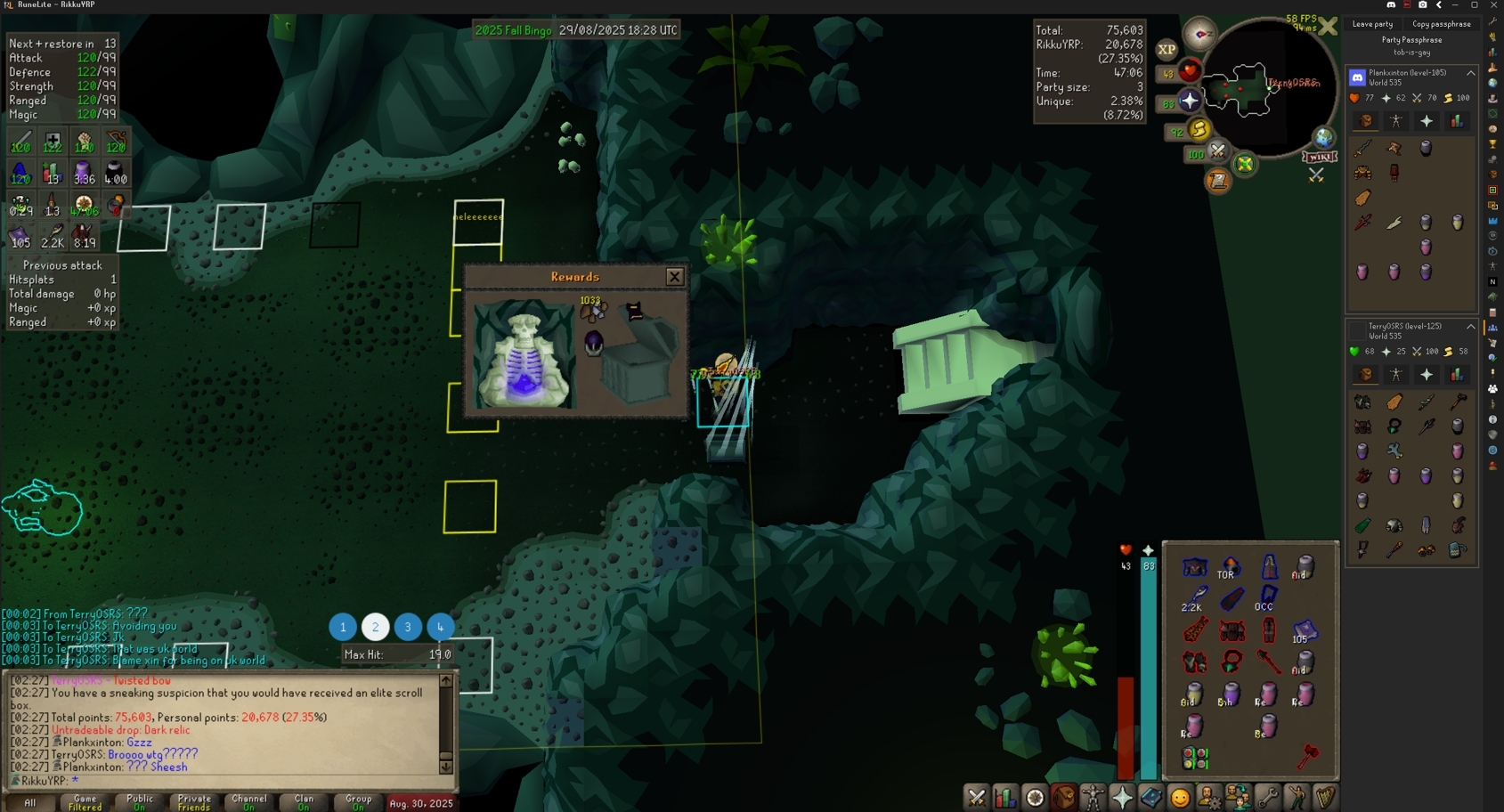Open the world map globe

(x=1323, y=137)
